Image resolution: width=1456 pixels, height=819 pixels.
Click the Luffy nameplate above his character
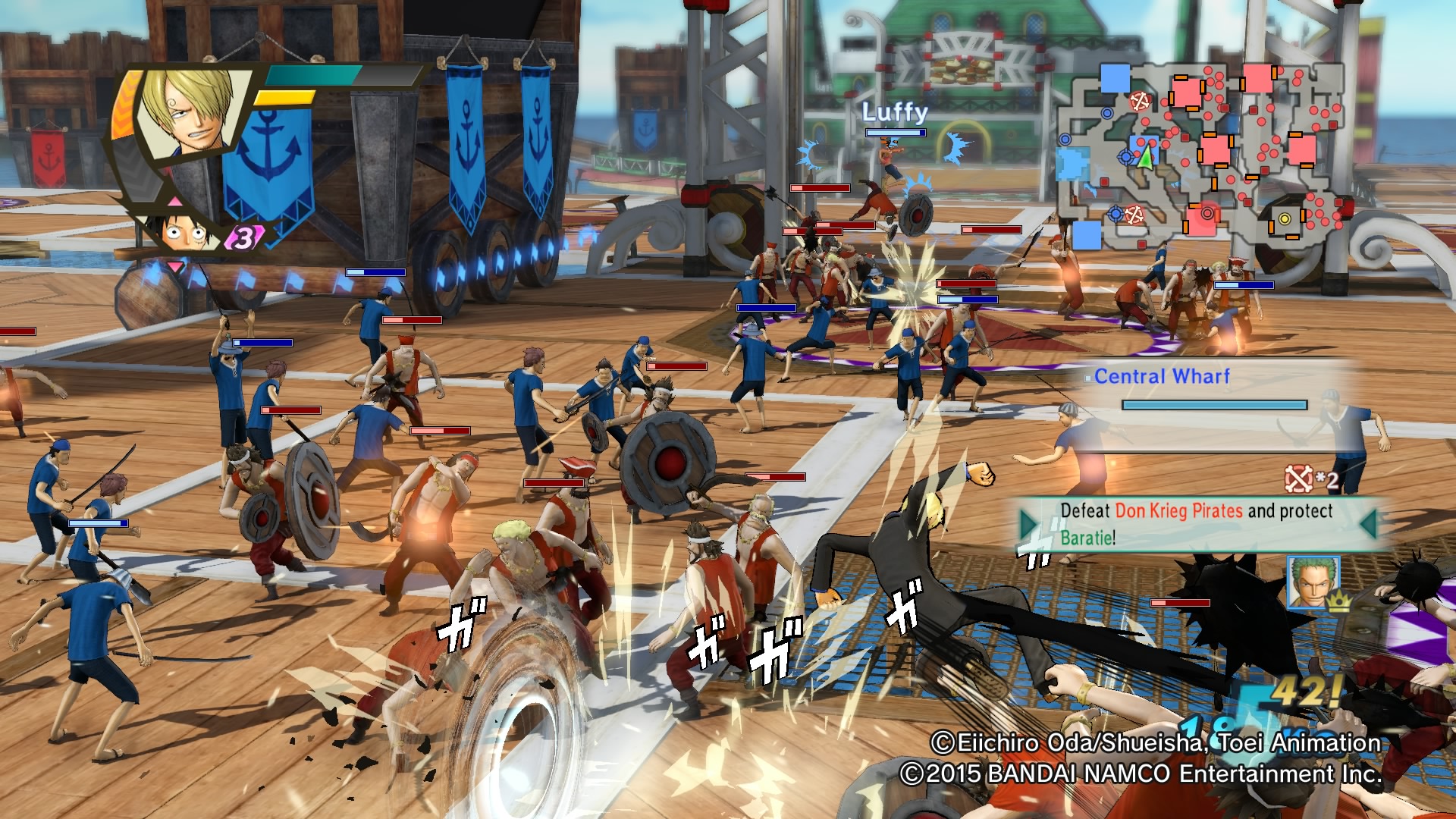tap(893, 114)
